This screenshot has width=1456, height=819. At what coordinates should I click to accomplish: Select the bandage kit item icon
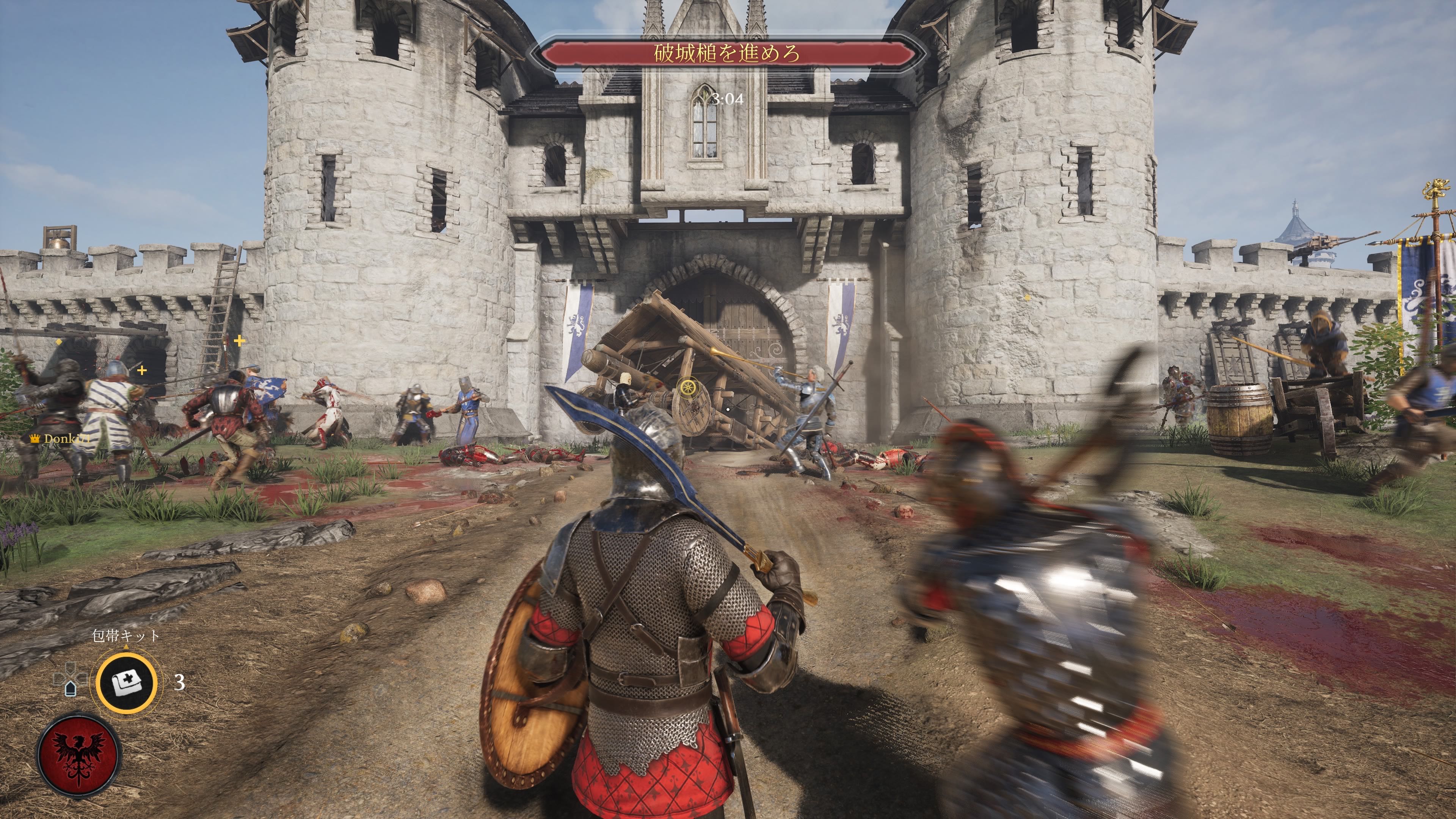coord(126,683)
